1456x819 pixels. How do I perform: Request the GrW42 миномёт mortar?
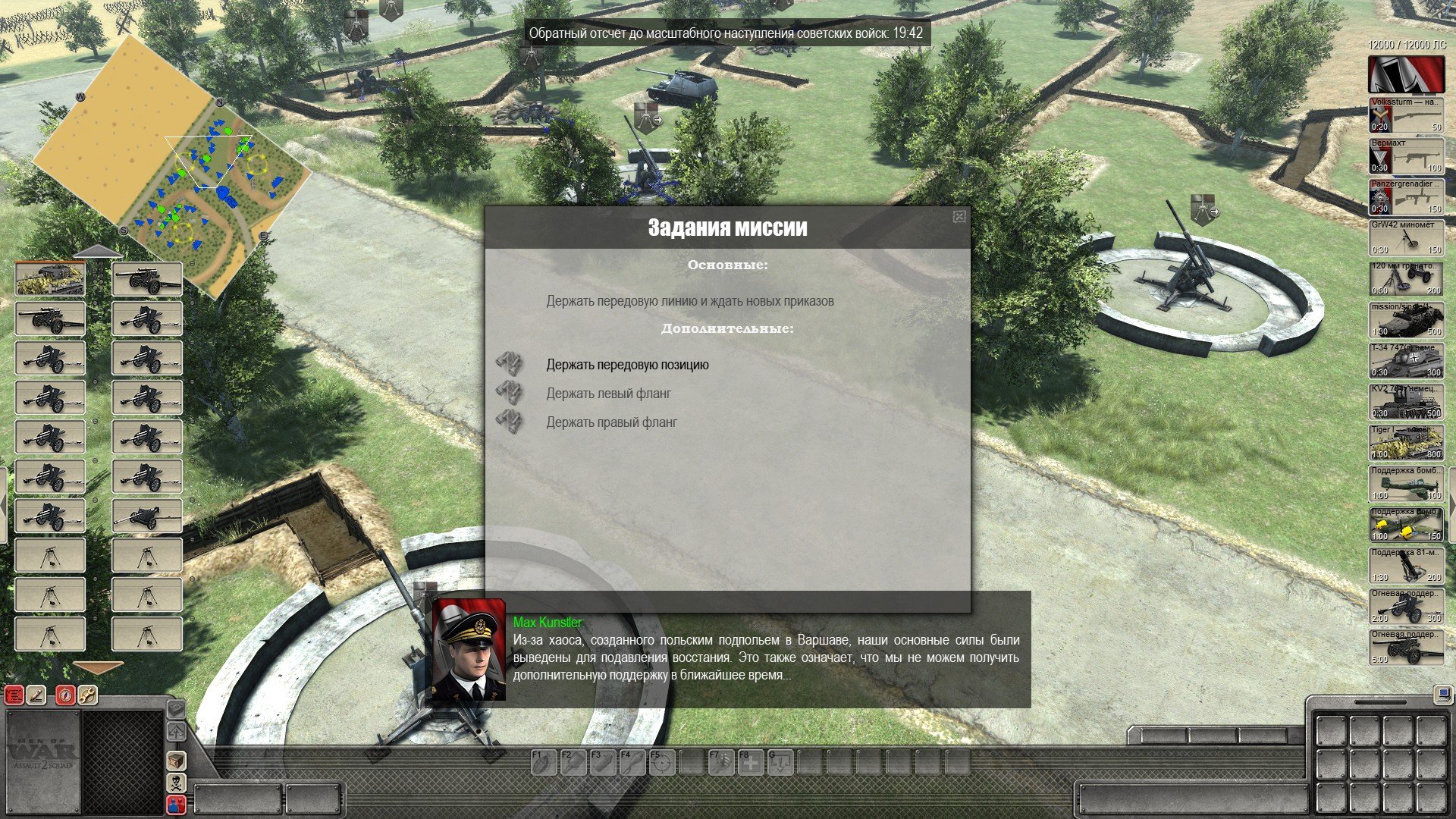click(x=1406, y=238)
